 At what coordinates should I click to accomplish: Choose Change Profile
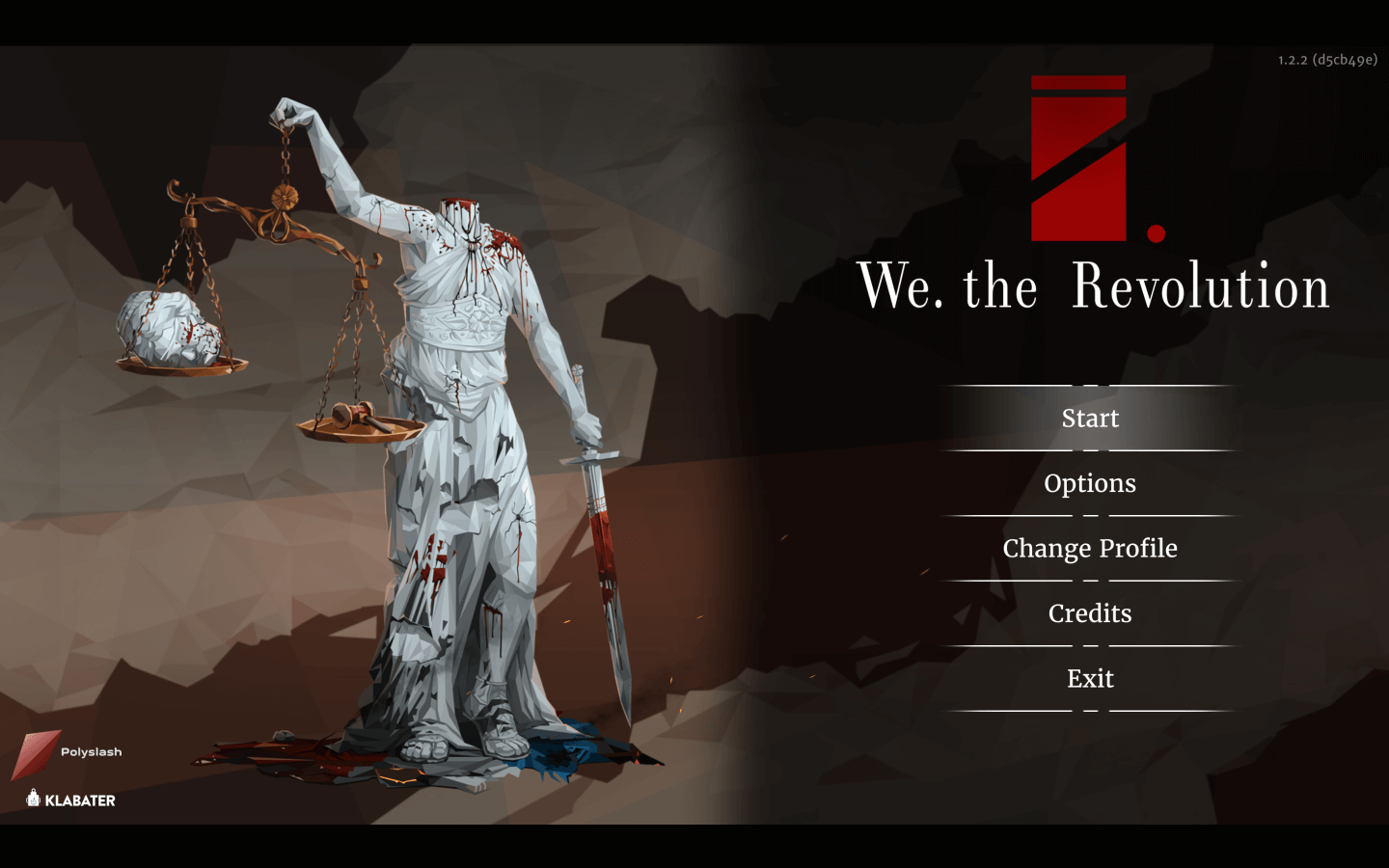click(1090, 549)
